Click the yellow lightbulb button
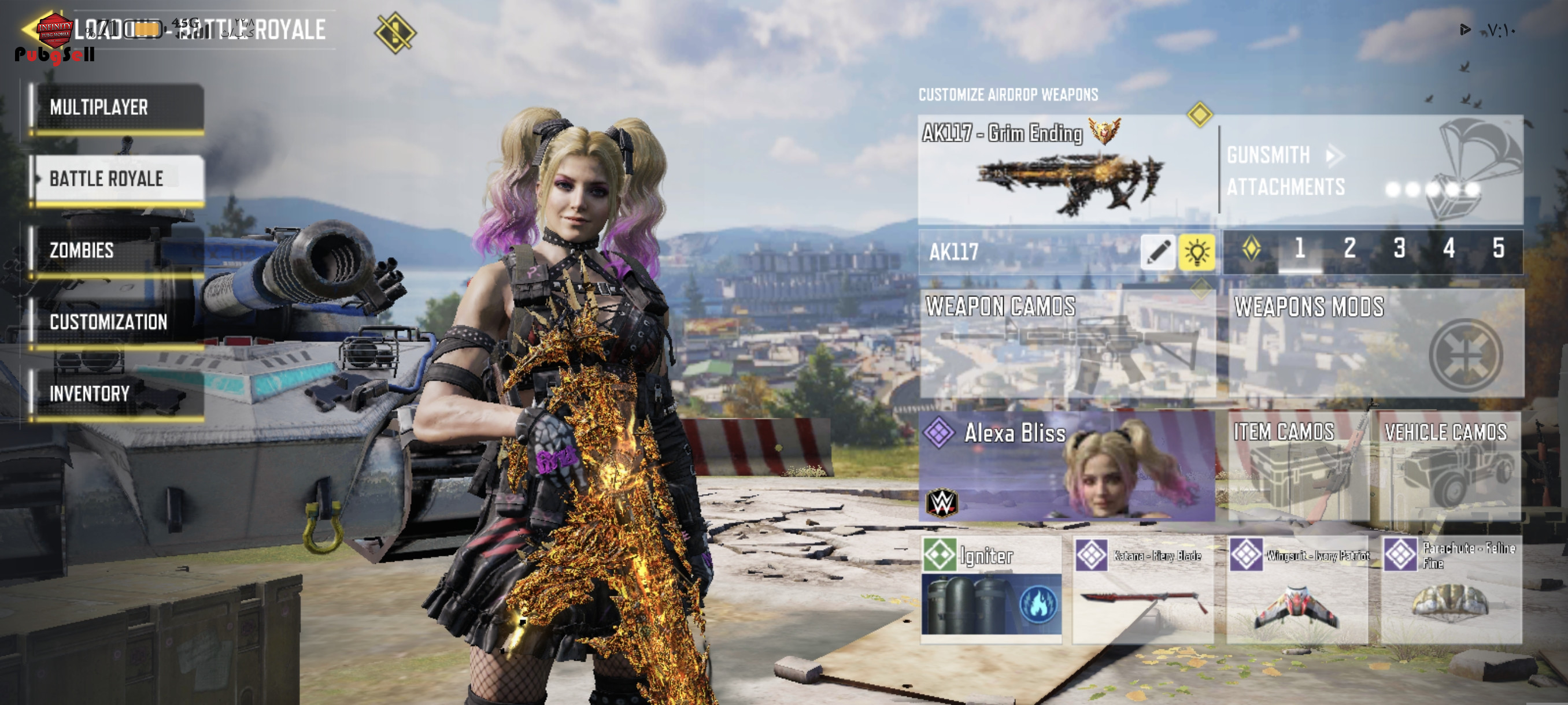This screenshot has width=1568, height=705. click(x=1196, y=251)
